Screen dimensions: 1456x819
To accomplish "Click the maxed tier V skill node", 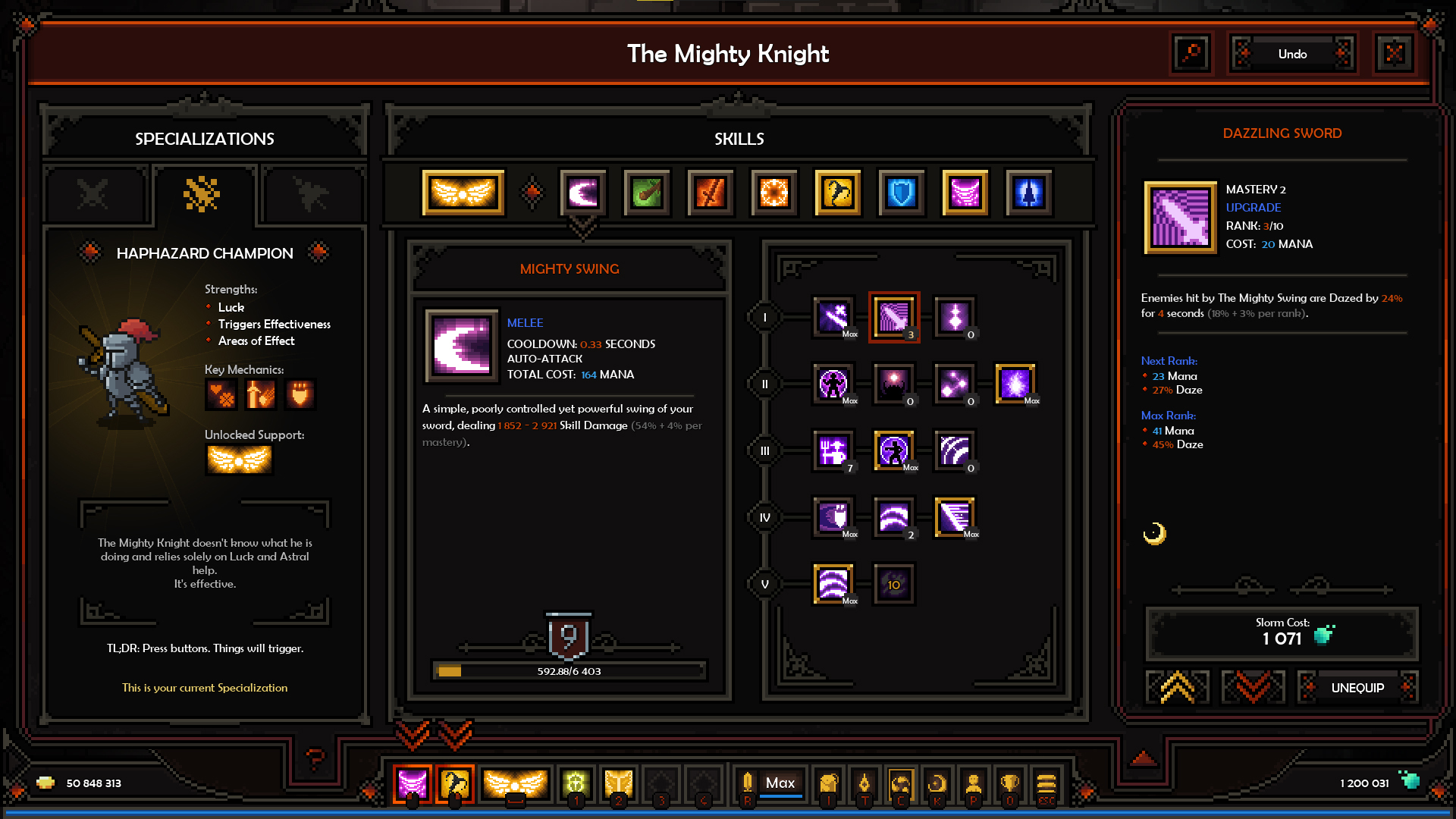I will pyautogui.click(x=833, y=584).
